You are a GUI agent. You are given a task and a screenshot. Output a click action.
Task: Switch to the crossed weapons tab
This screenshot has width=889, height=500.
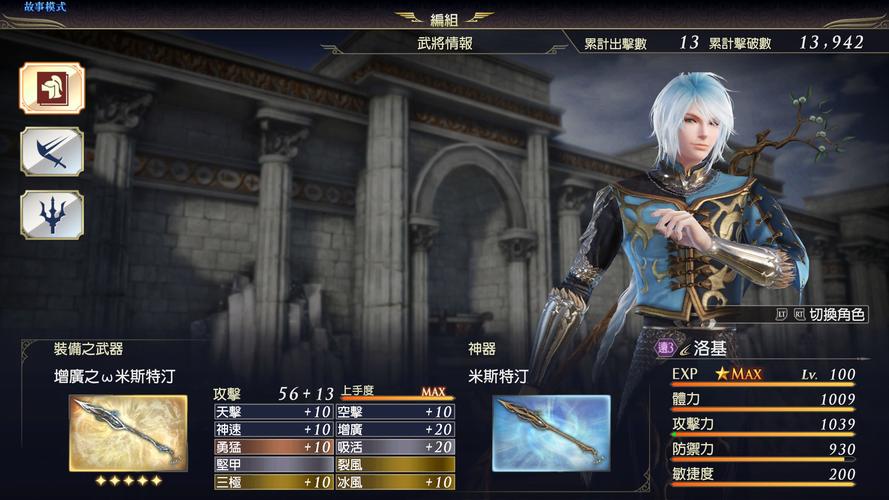[x=52, y=151]
